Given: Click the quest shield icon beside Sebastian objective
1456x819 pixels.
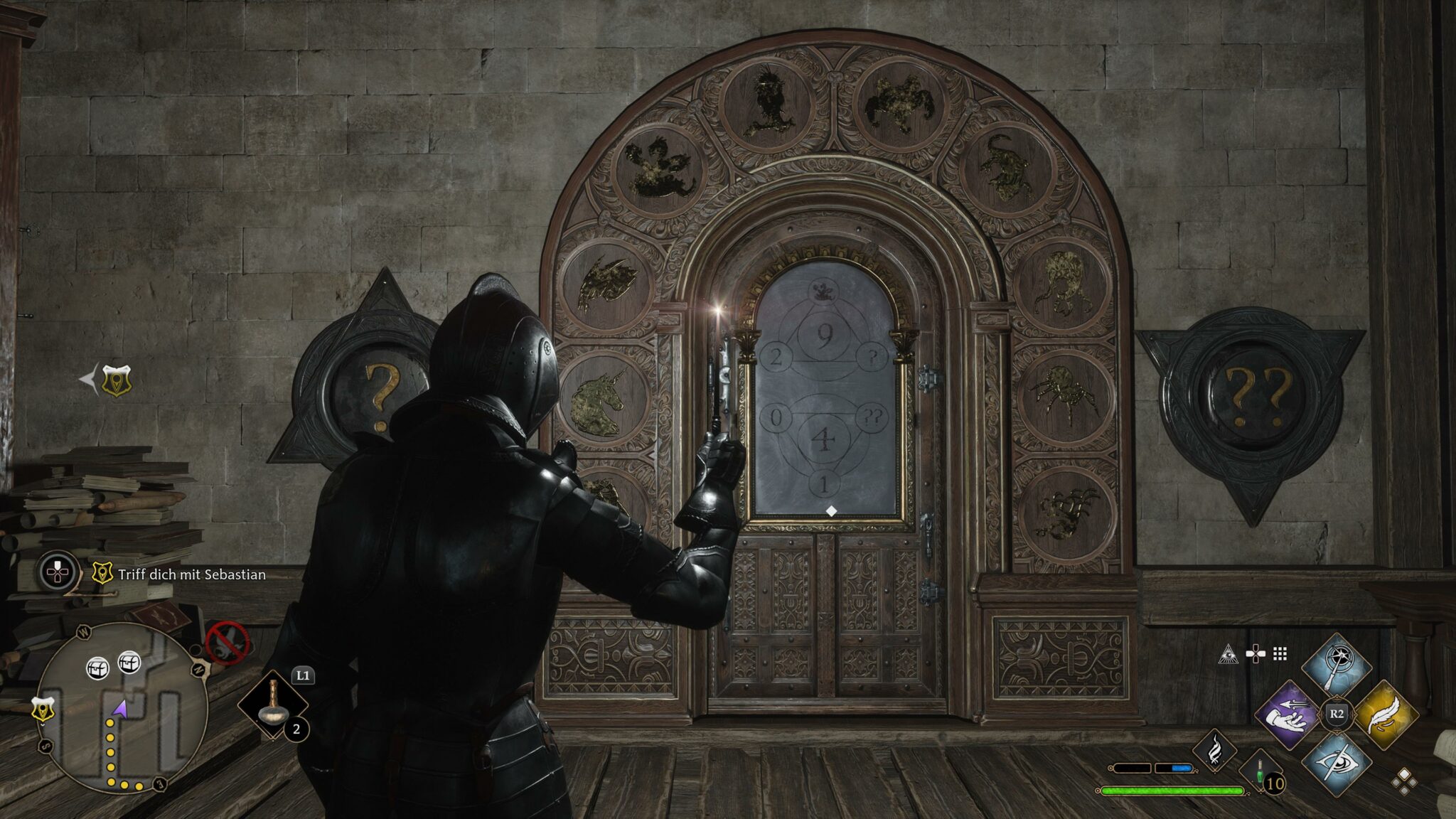Looking at the screenshot, I should pos(102,573).
